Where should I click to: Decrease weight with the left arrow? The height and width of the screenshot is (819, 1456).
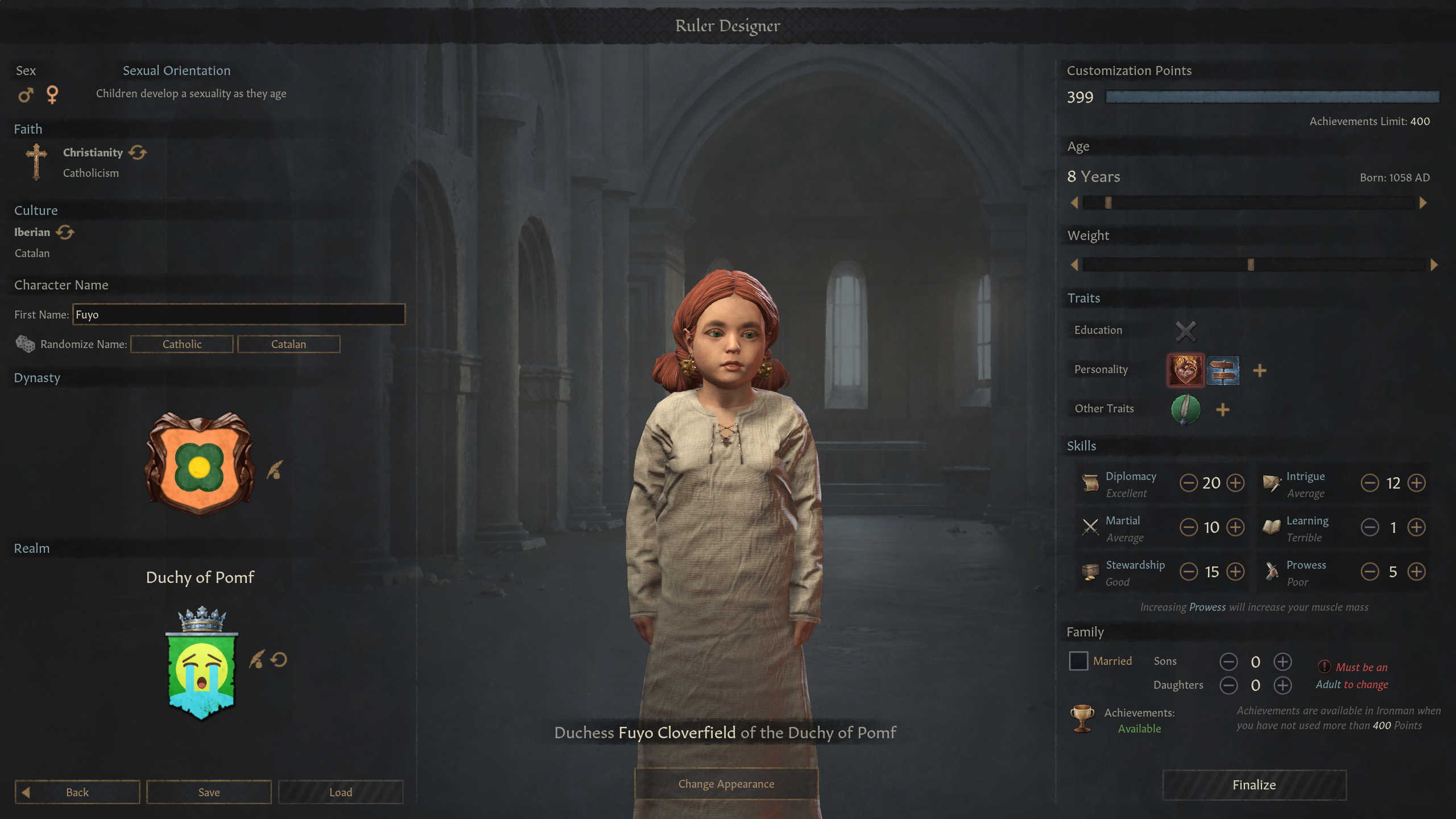[x=1074, y=264]
